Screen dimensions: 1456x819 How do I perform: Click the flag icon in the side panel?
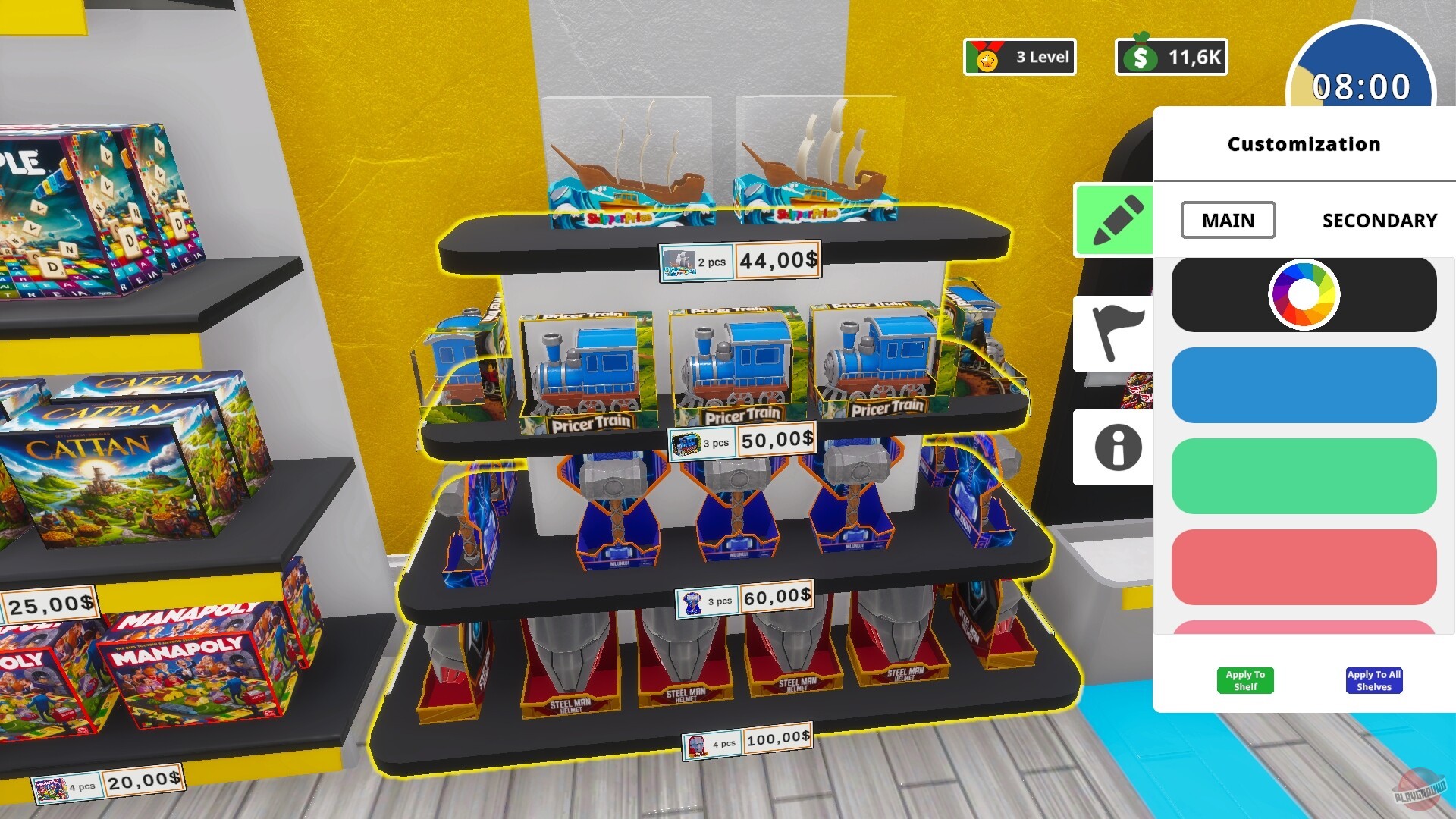[1113, 332]
